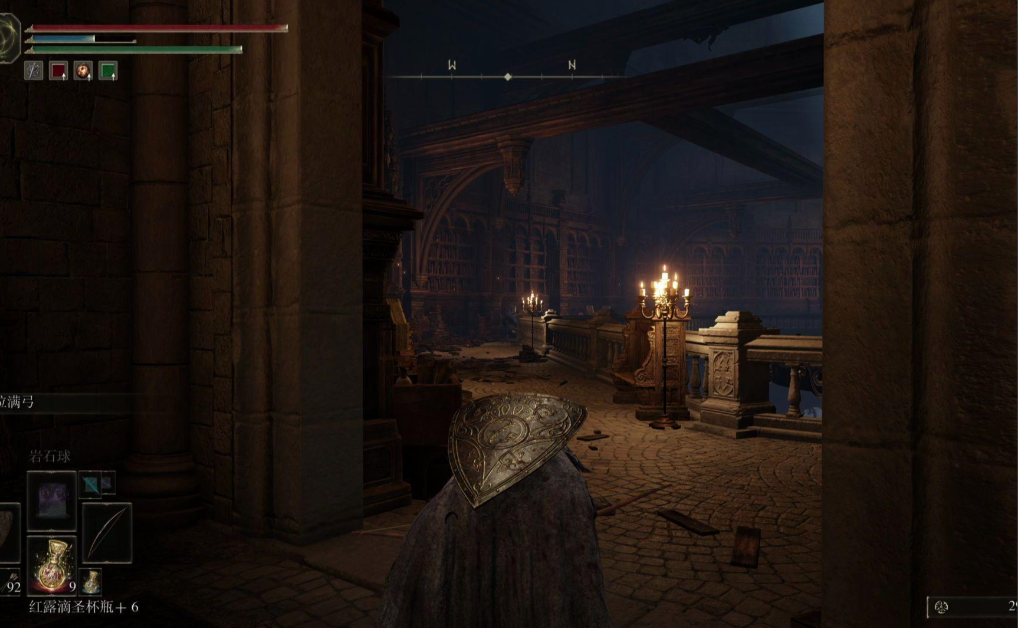This screenshot has height=628, width=1018.
Task: Select the left-hand armament slot
Action: click(8, 532)
